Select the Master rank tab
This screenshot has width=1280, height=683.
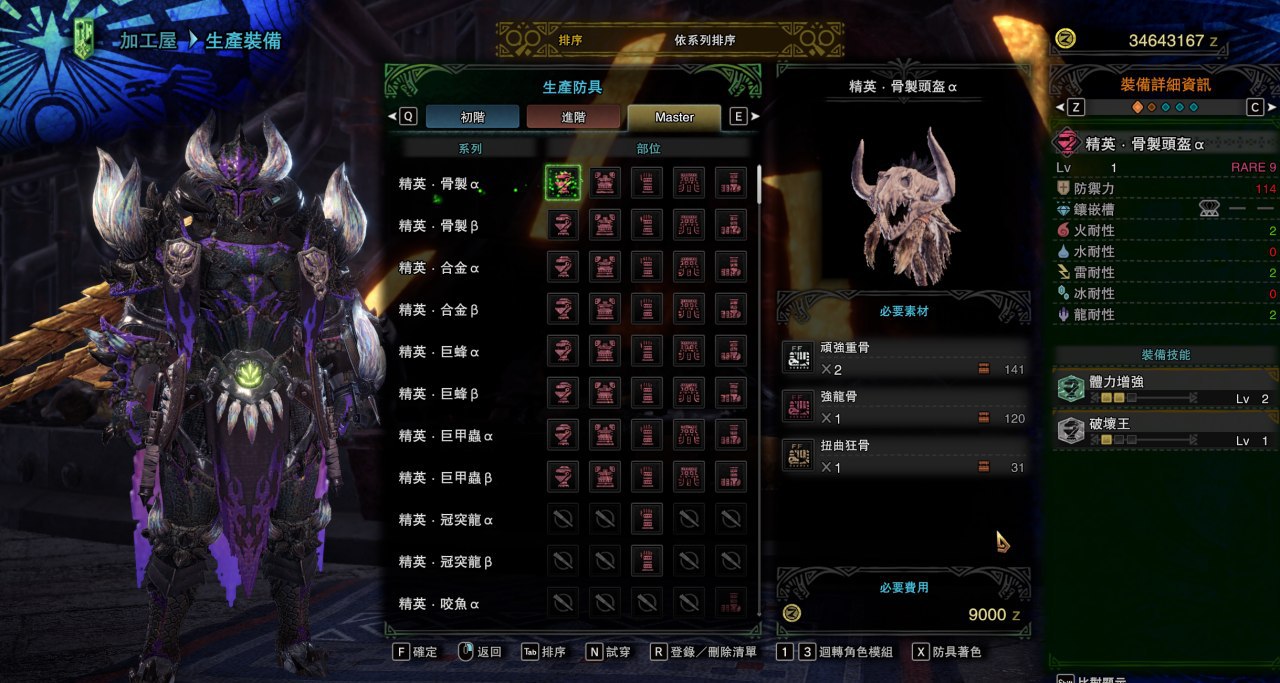pyautogui.click(x=674, y=117)
